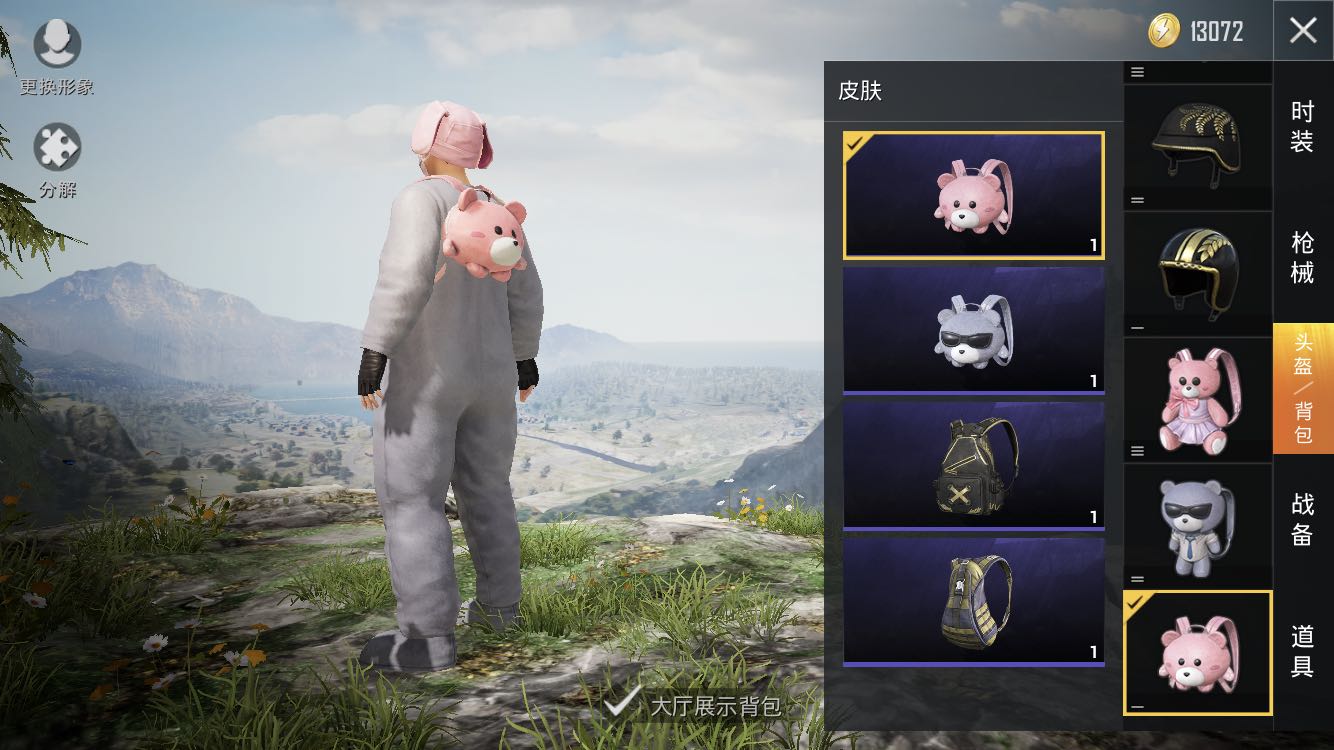This screenshot has width=1334, height=750.
Task: Toggle the 大厅展示背包 lobby display checkbox
Action: [x=622, y=703]
